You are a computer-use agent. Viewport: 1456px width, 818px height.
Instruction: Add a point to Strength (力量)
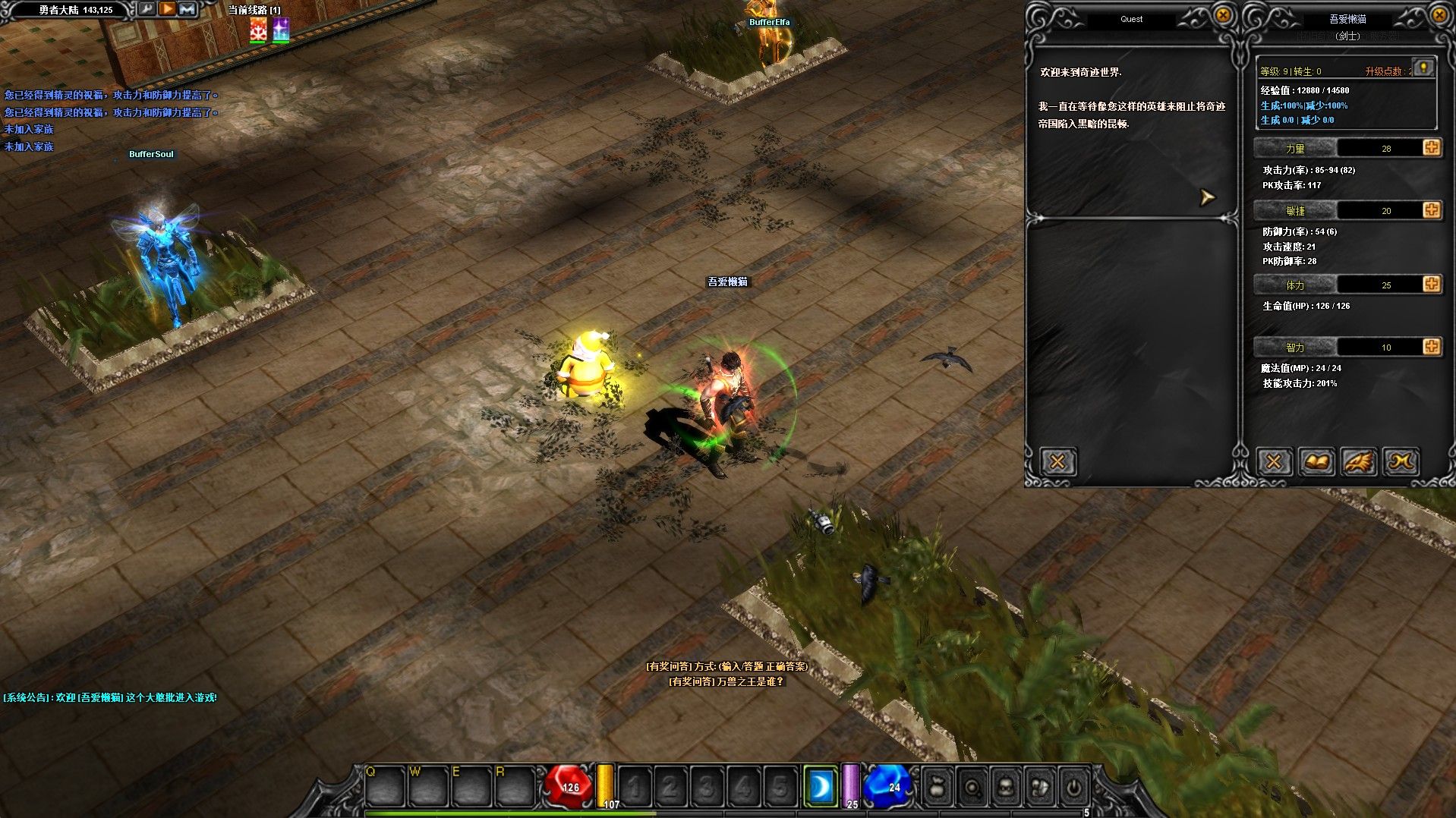point(1432,147)
